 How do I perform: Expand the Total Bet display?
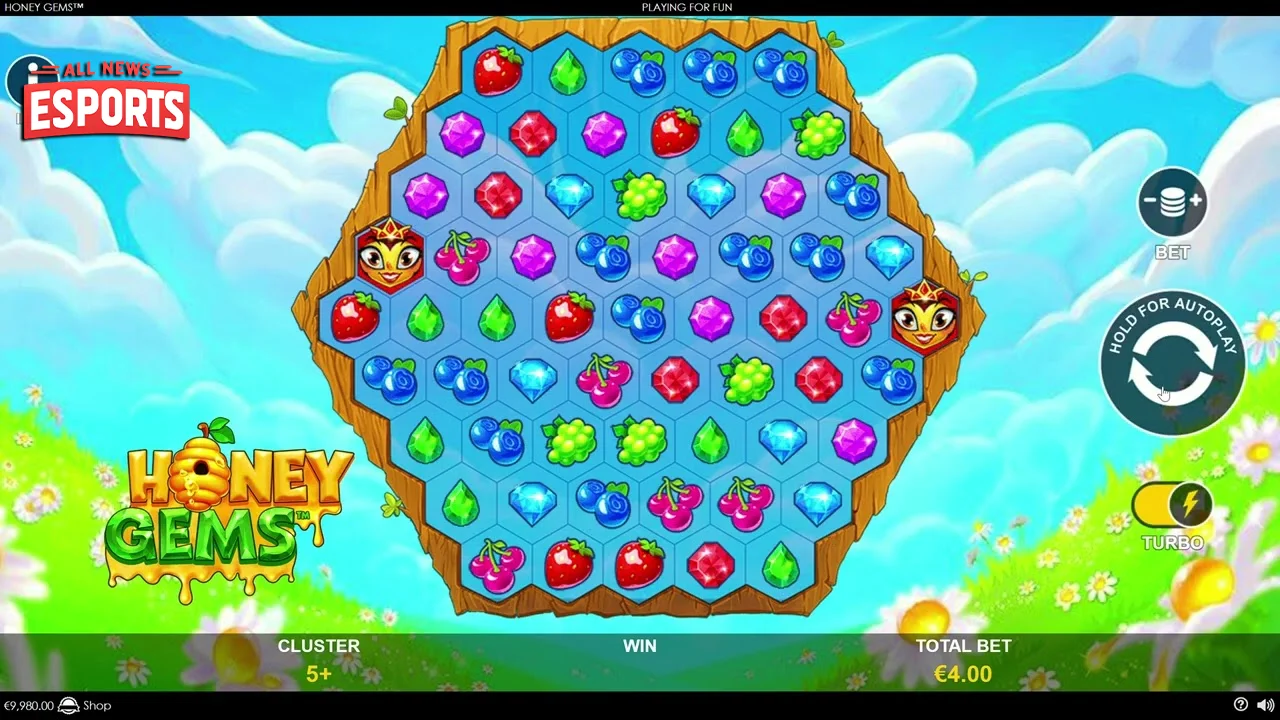tap(963, 660)
